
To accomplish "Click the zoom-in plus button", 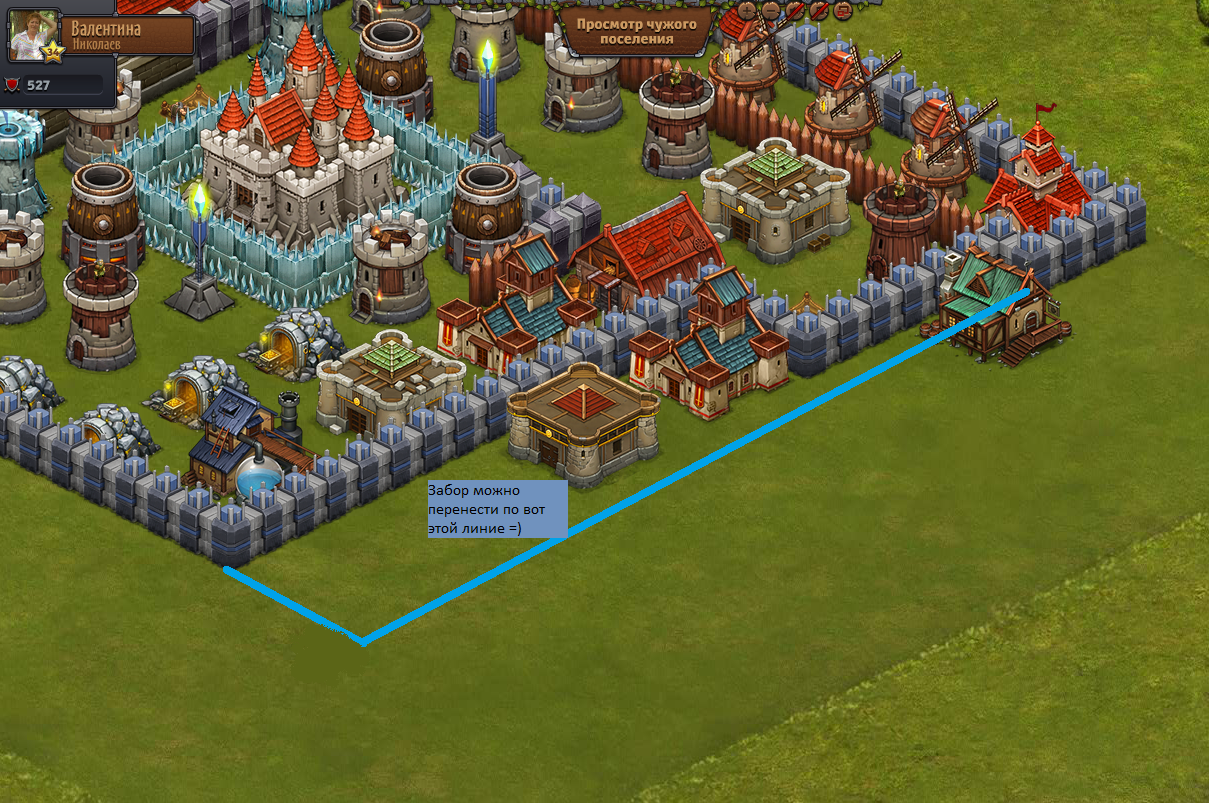I will 747,11.
